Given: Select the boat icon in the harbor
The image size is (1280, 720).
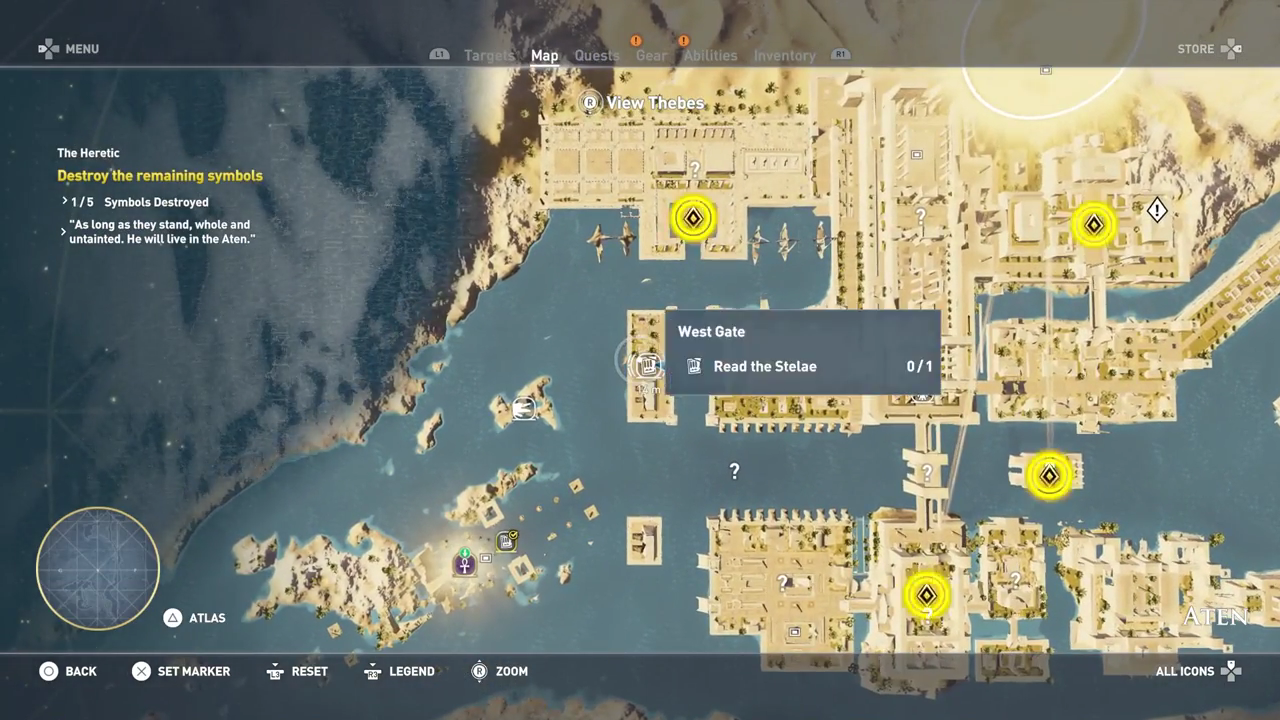Looking at the screenshot, I should pos(524,408).
